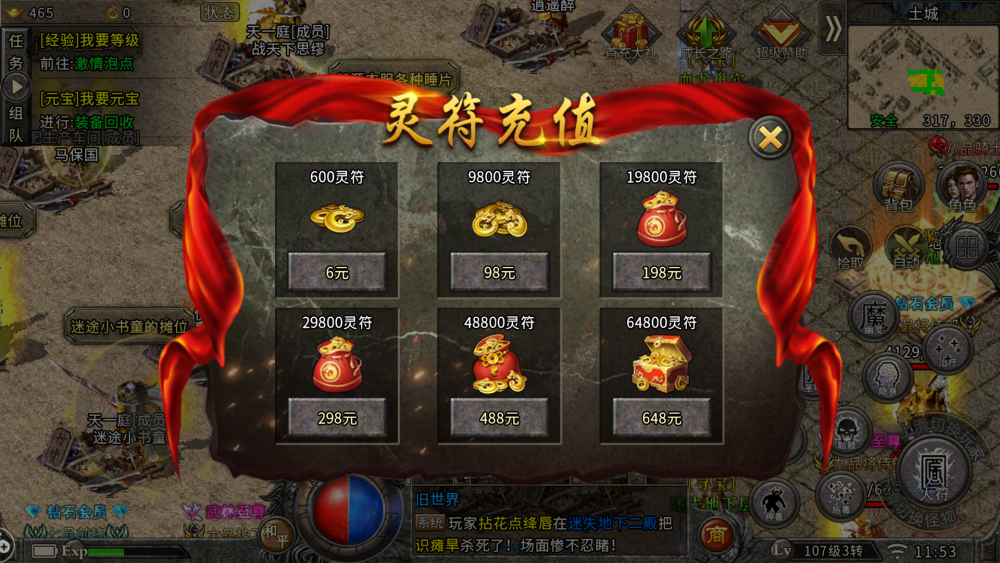Select the 198元 recharge option
The image size is (1000, 563).
click(661, 272)
